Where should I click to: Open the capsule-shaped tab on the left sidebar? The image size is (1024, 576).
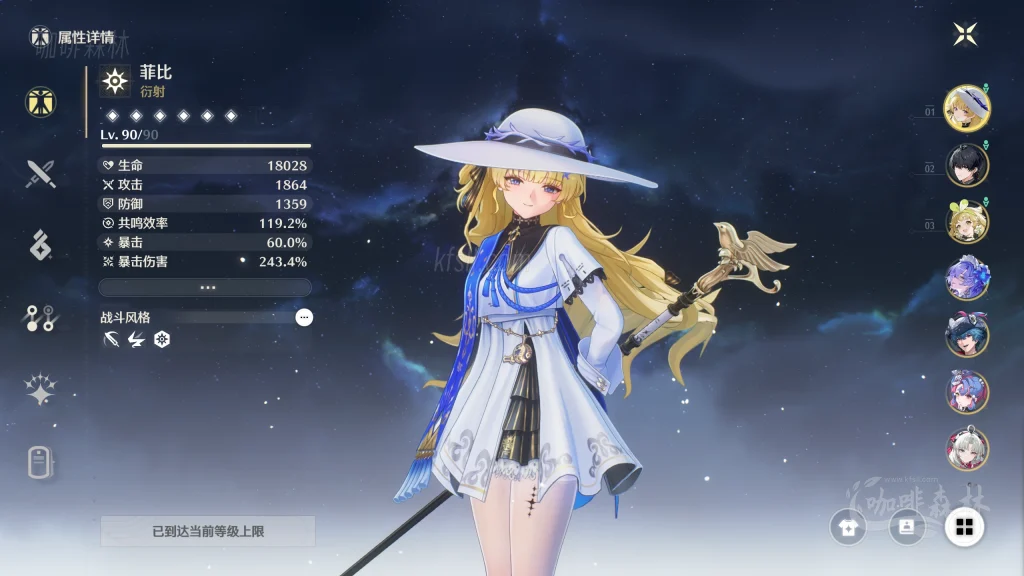41,462
